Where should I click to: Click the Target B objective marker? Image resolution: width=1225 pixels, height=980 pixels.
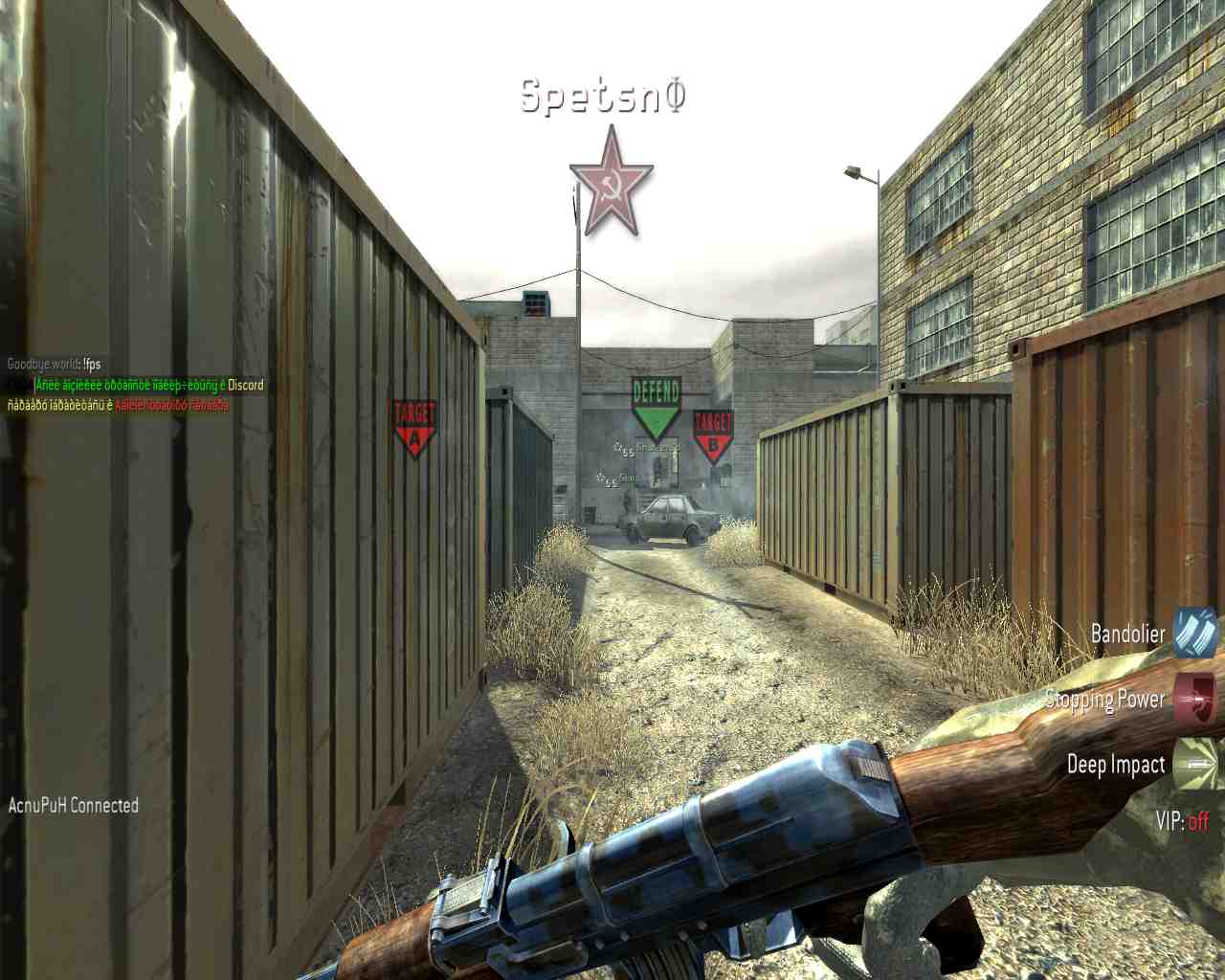713,435
